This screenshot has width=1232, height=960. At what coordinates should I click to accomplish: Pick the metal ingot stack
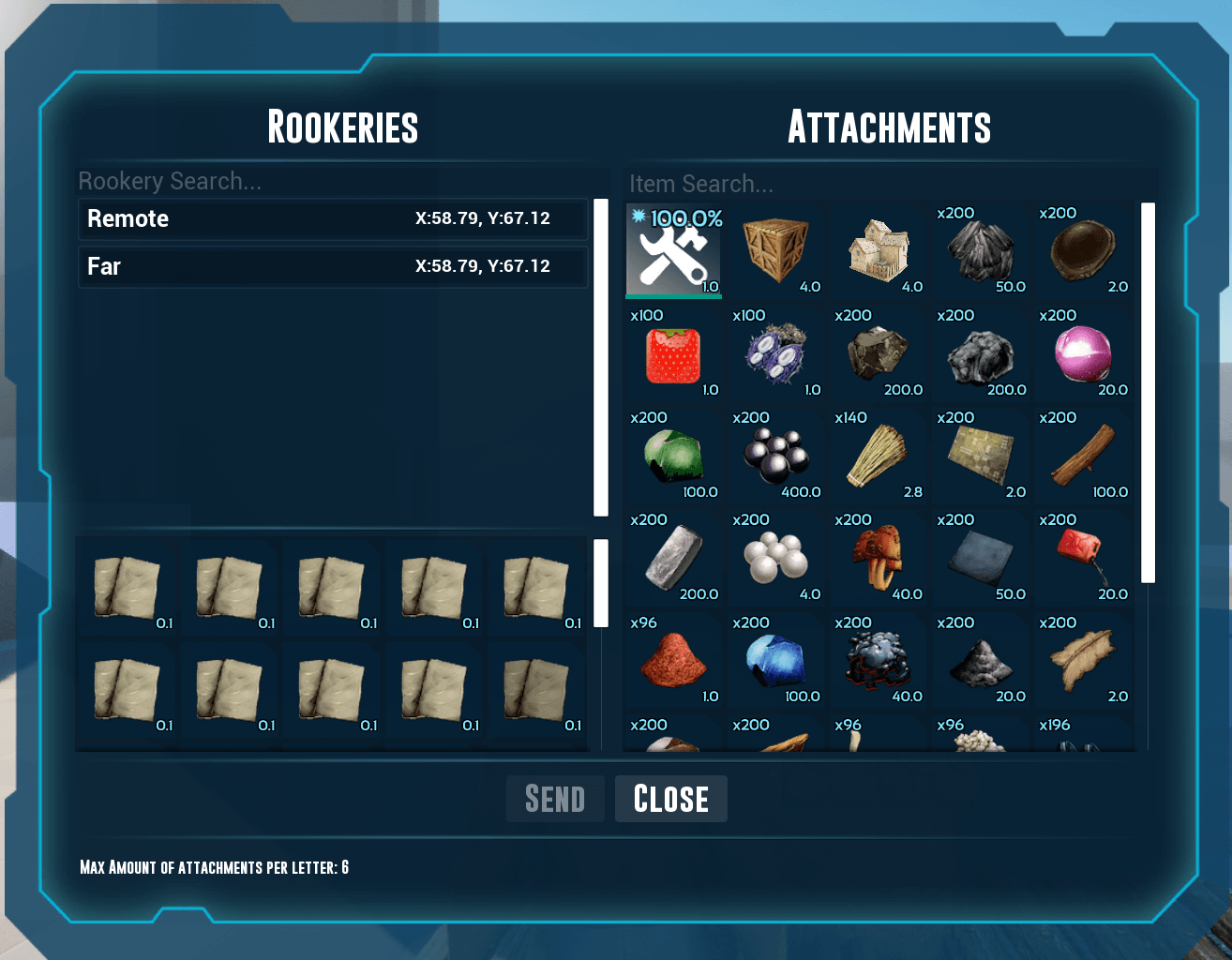pos(674,558)
